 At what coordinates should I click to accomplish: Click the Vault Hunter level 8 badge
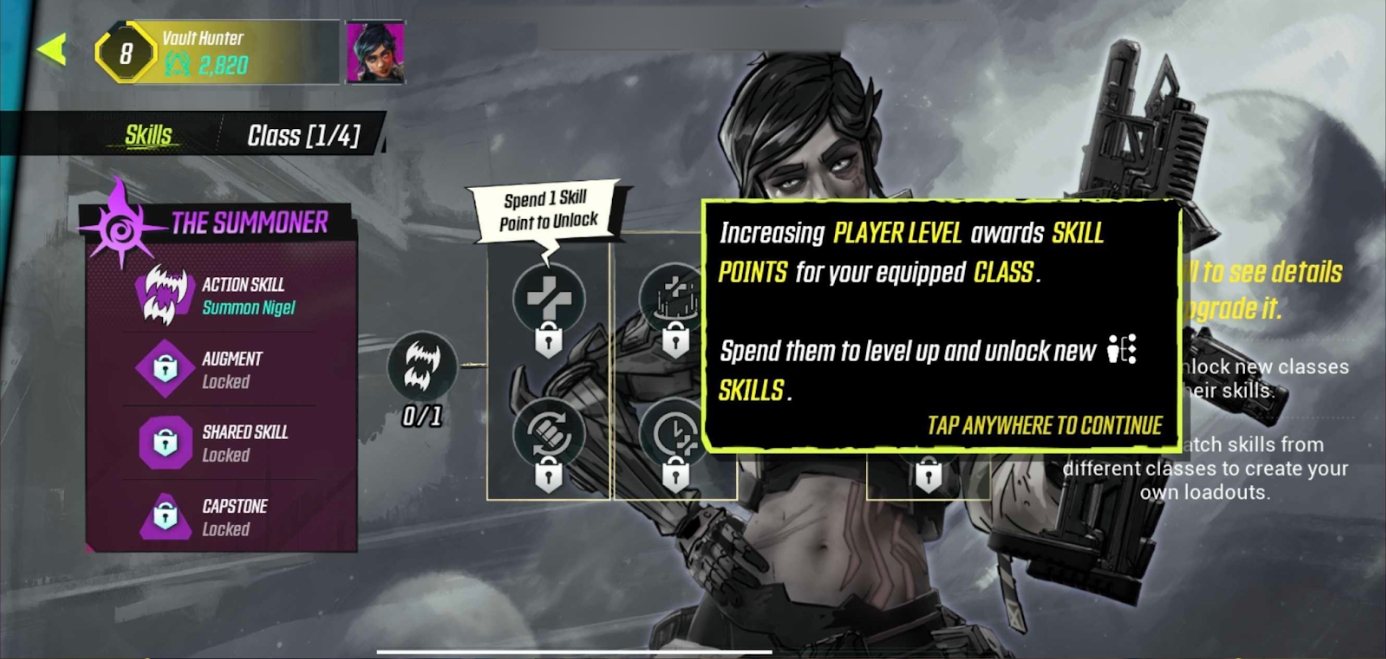tap(125, 53)
